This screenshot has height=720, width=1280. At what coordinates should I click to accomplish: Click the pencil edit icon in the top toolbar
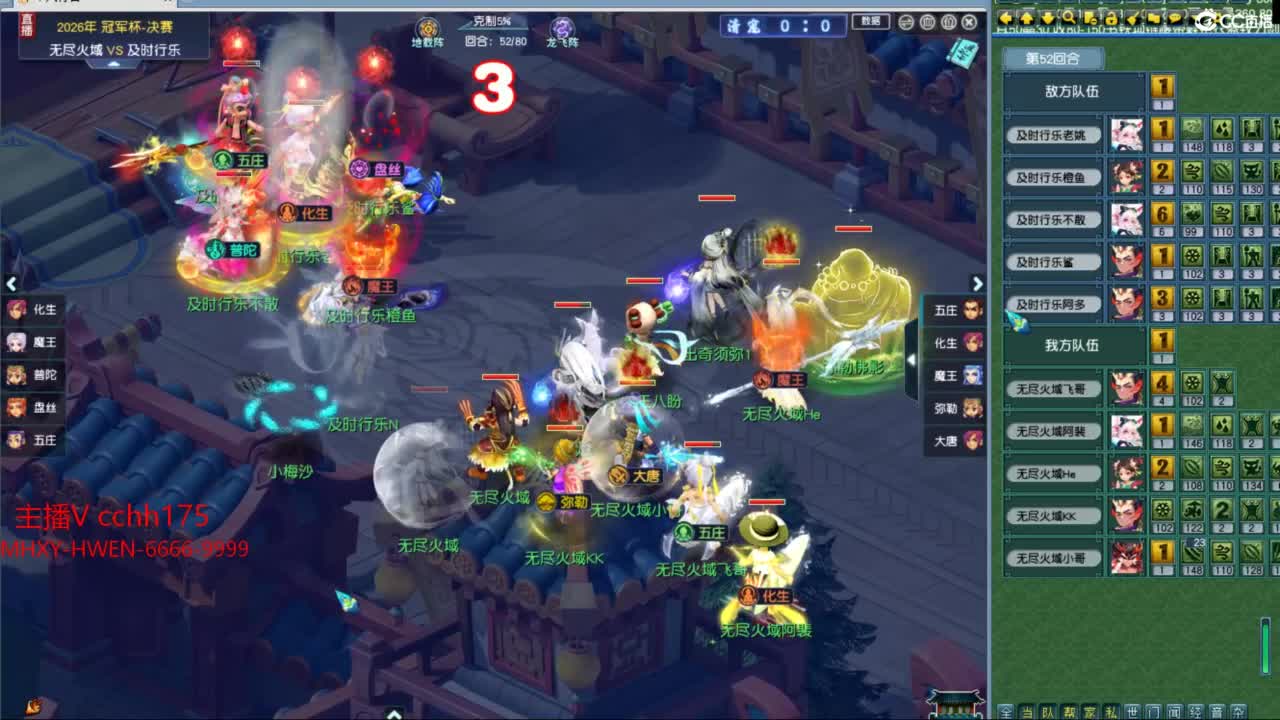[x=1133, y=18]
